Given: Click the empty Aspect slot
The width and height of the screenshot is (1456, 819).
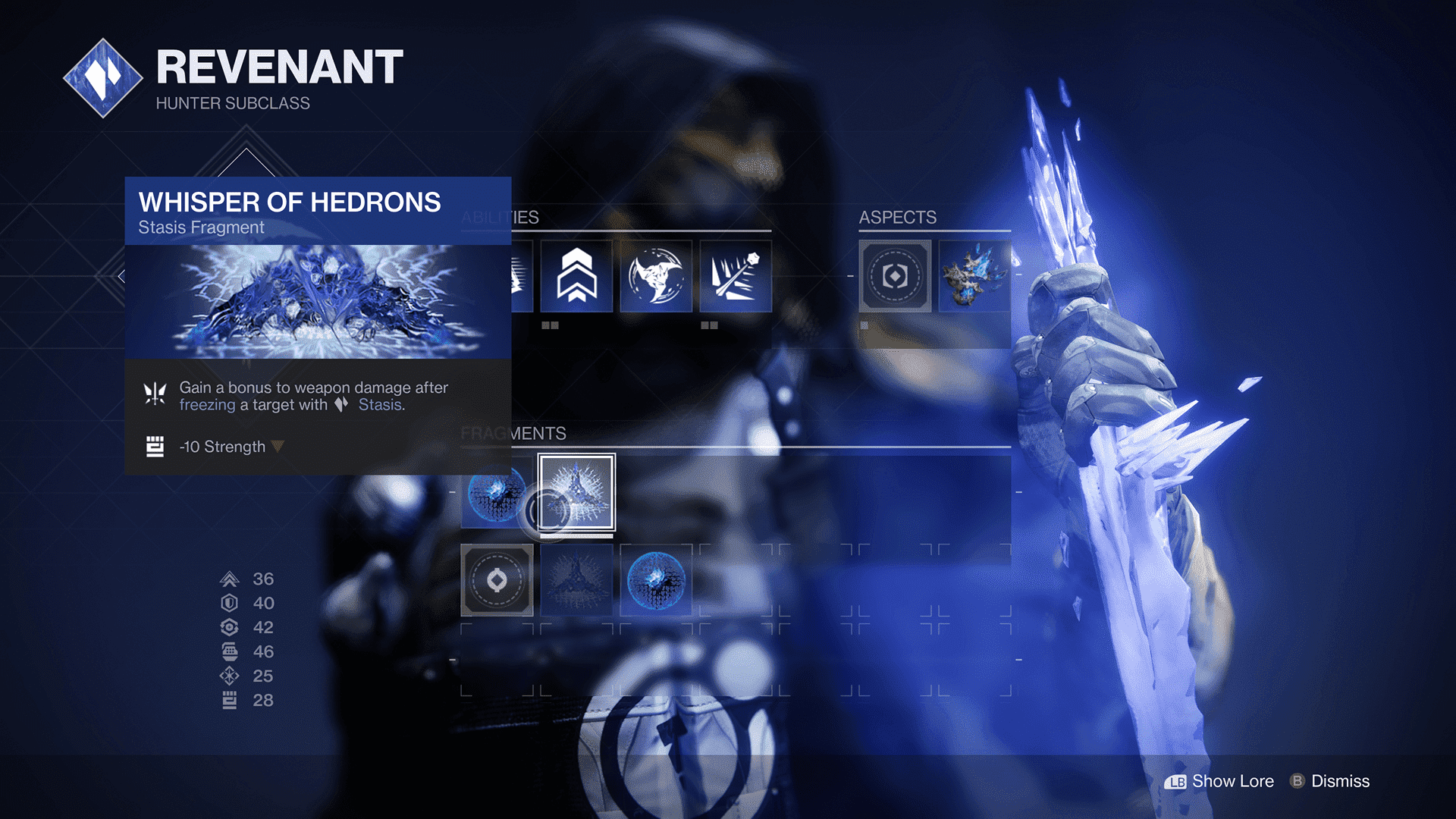Looking at the screenshot, I should (895, 276).
